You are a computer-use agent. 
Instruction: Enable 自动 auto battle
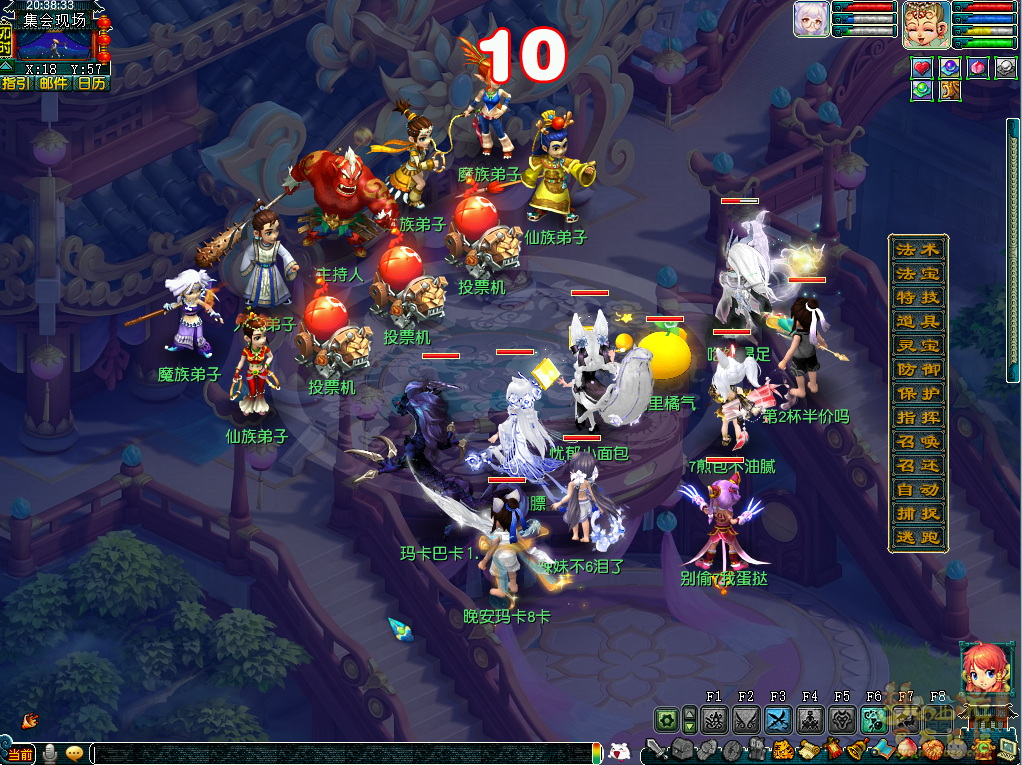(918, 490)
